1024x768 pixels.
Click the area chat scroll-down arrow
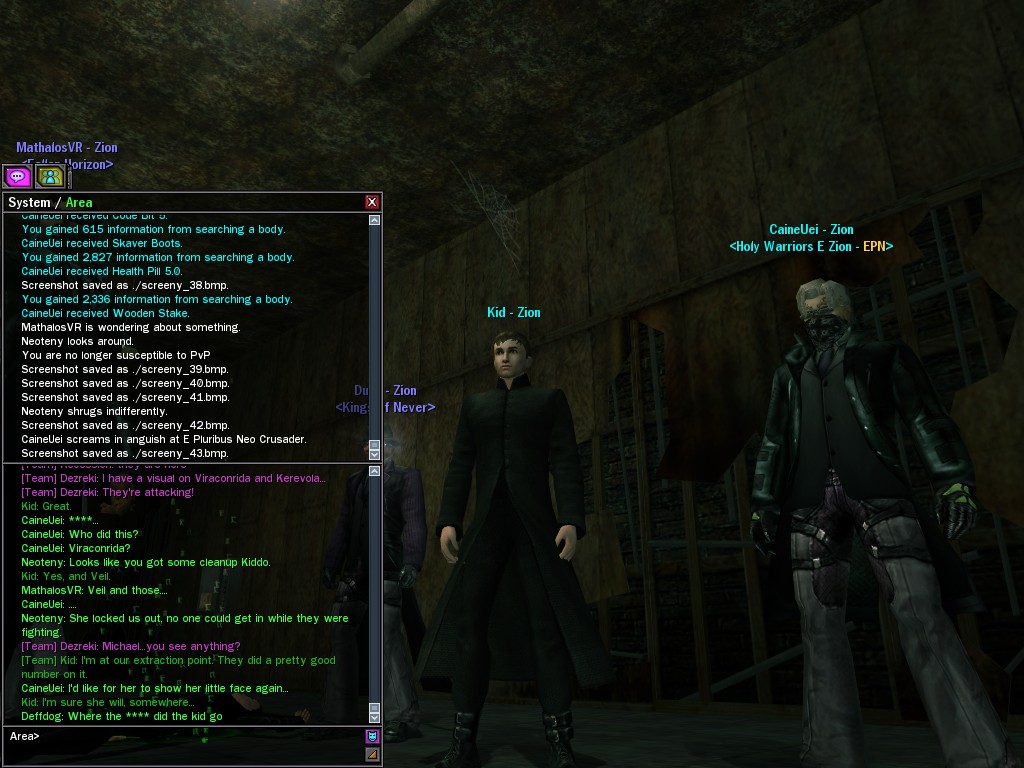coord(375,717)
